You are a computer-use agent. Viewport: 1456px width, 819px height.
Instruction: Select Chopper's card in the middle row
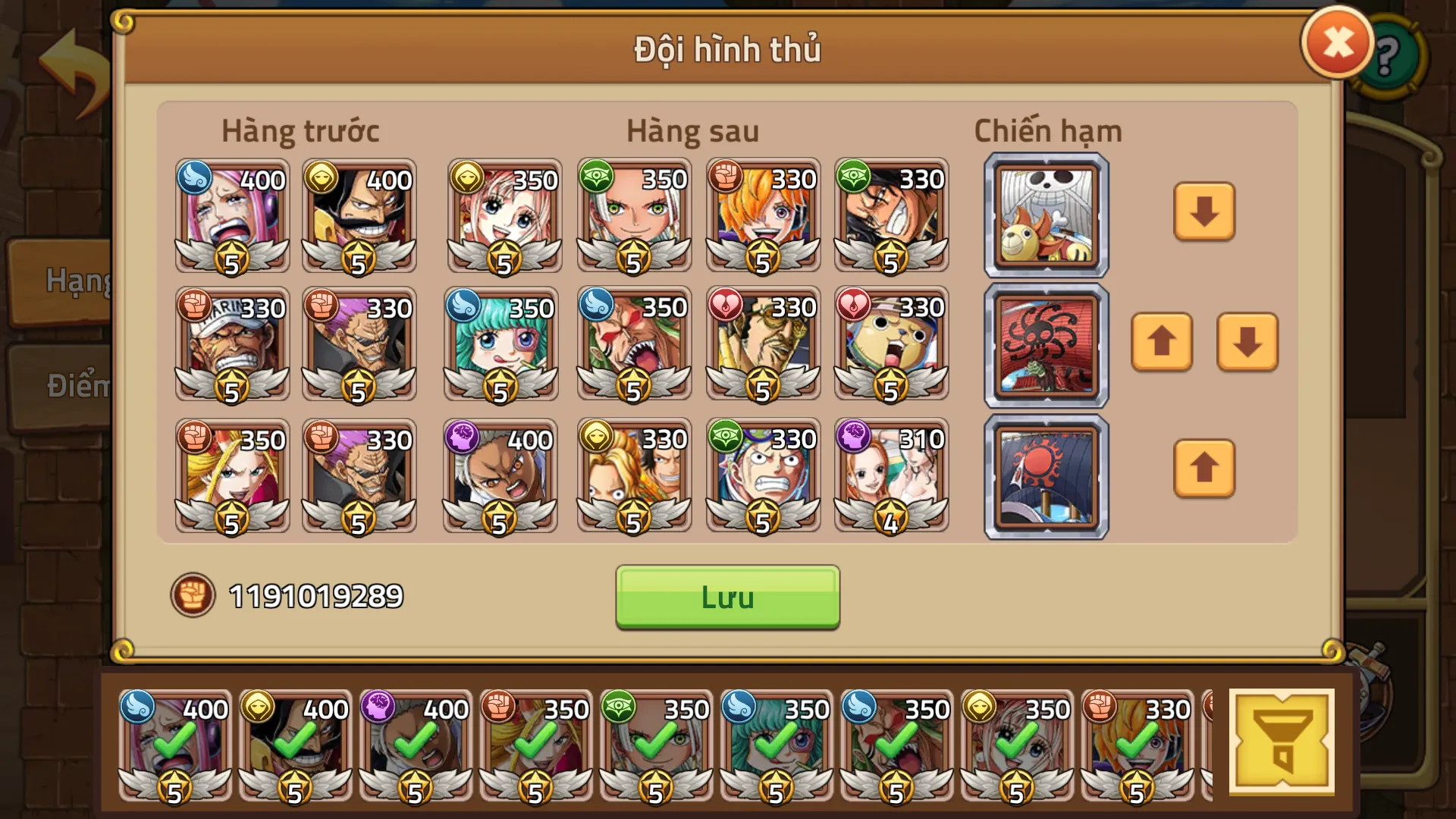[890, 344]
